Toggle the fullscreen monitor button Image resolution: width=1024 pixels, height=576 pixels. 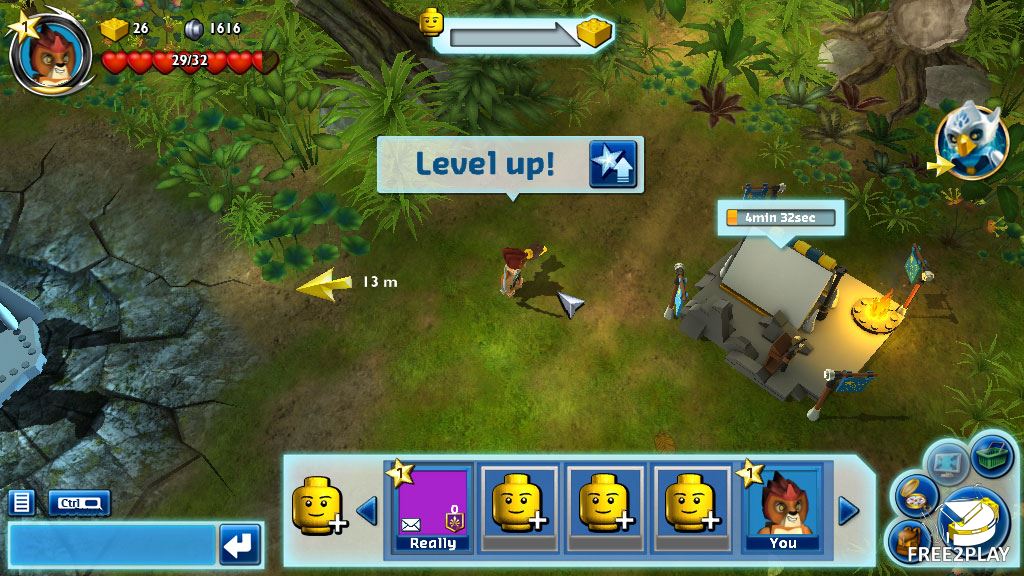pos(946,462)
